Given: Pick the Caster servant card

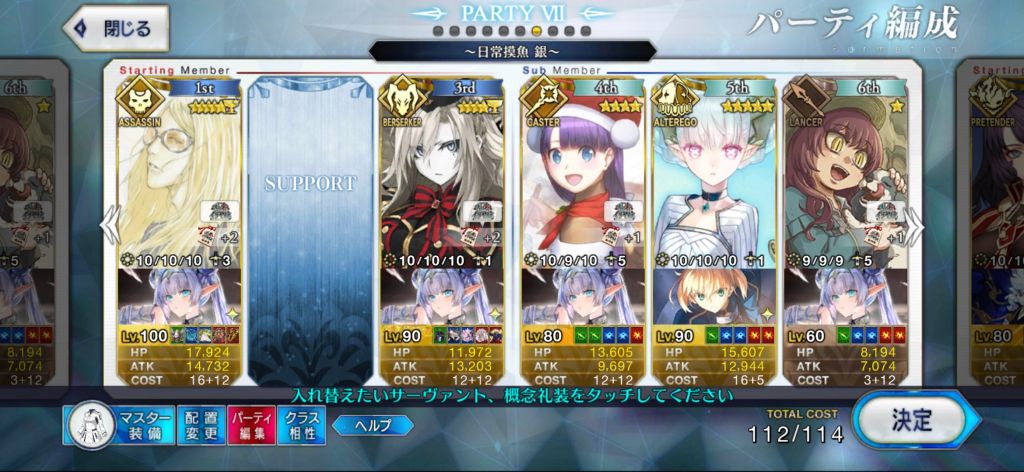Looking at the screenshot, I should tap(580, 170).
